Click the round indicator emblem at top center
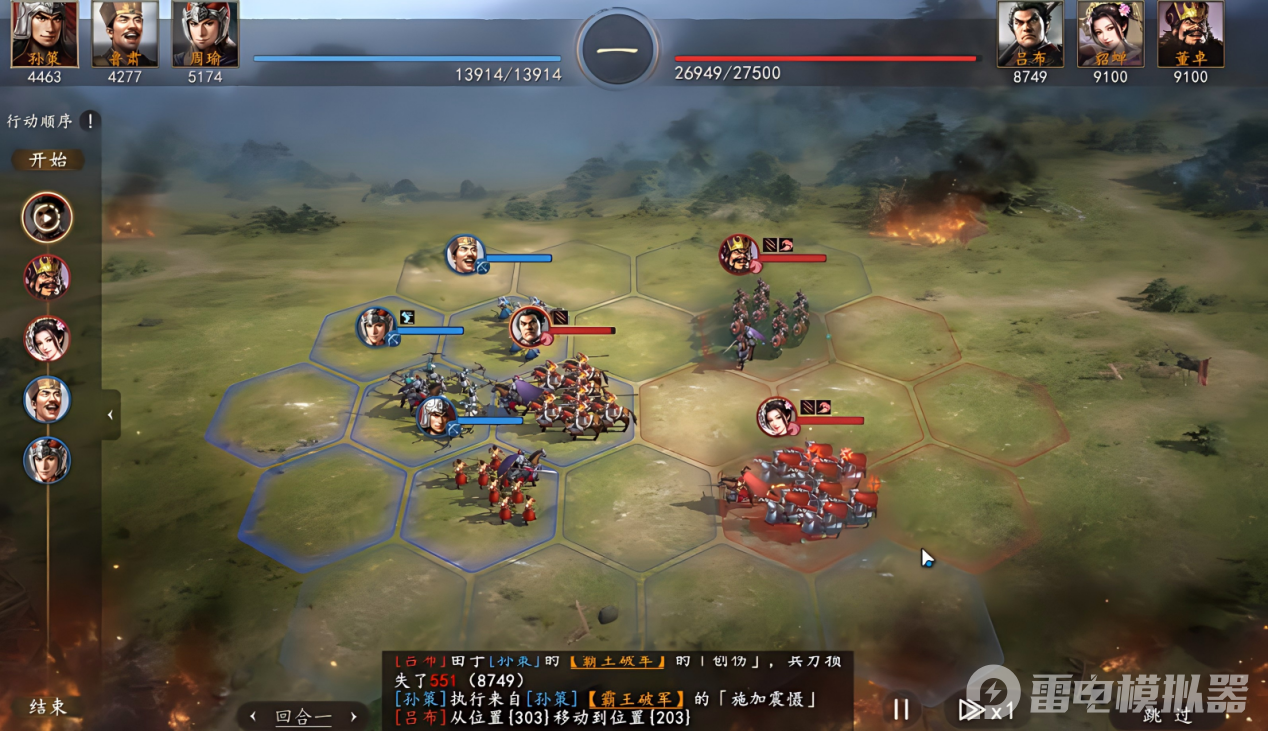 pos(618,48)
